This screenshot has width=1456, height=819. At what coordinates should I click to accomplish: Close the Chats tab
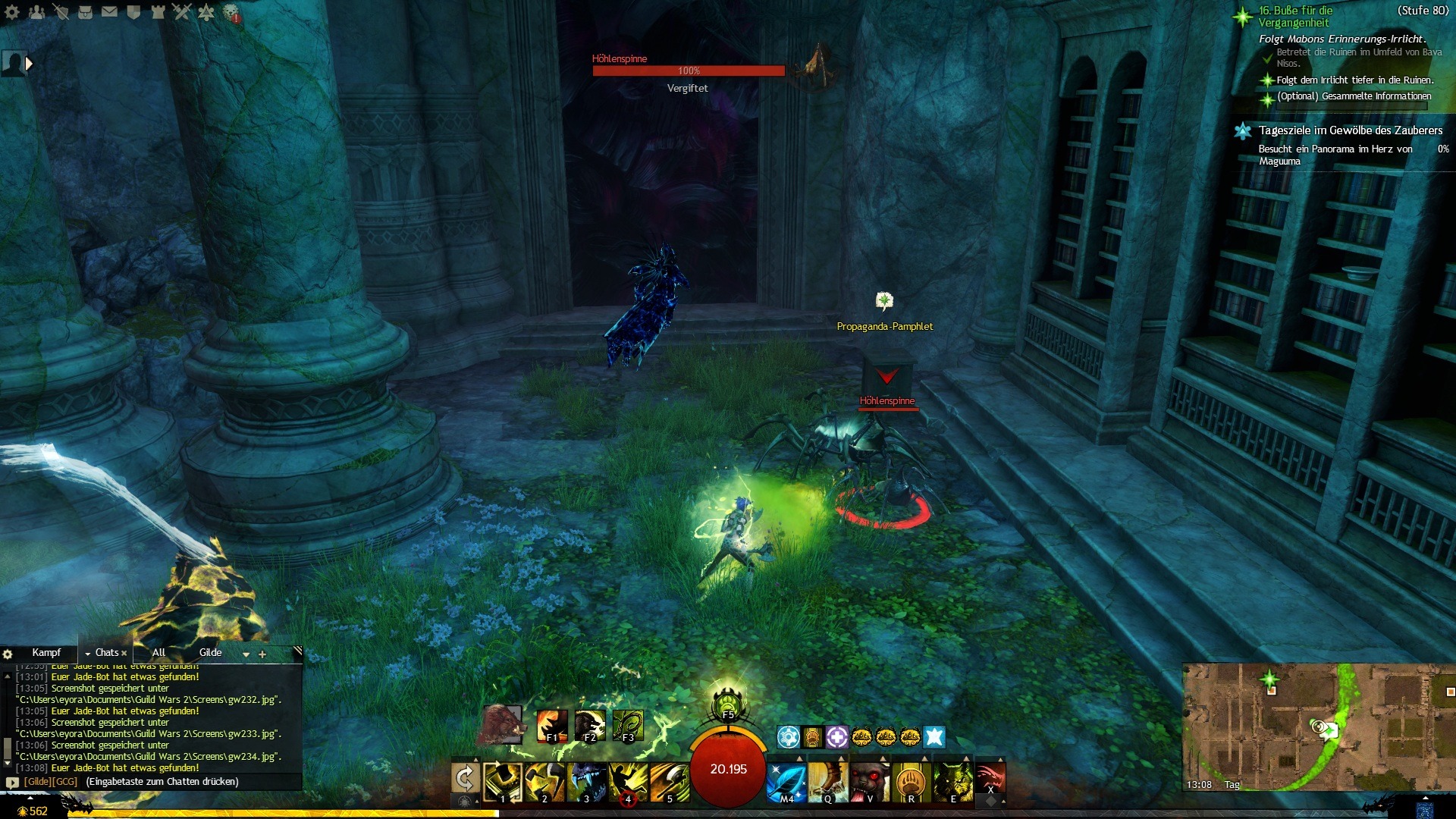click(x=124, y=653)
